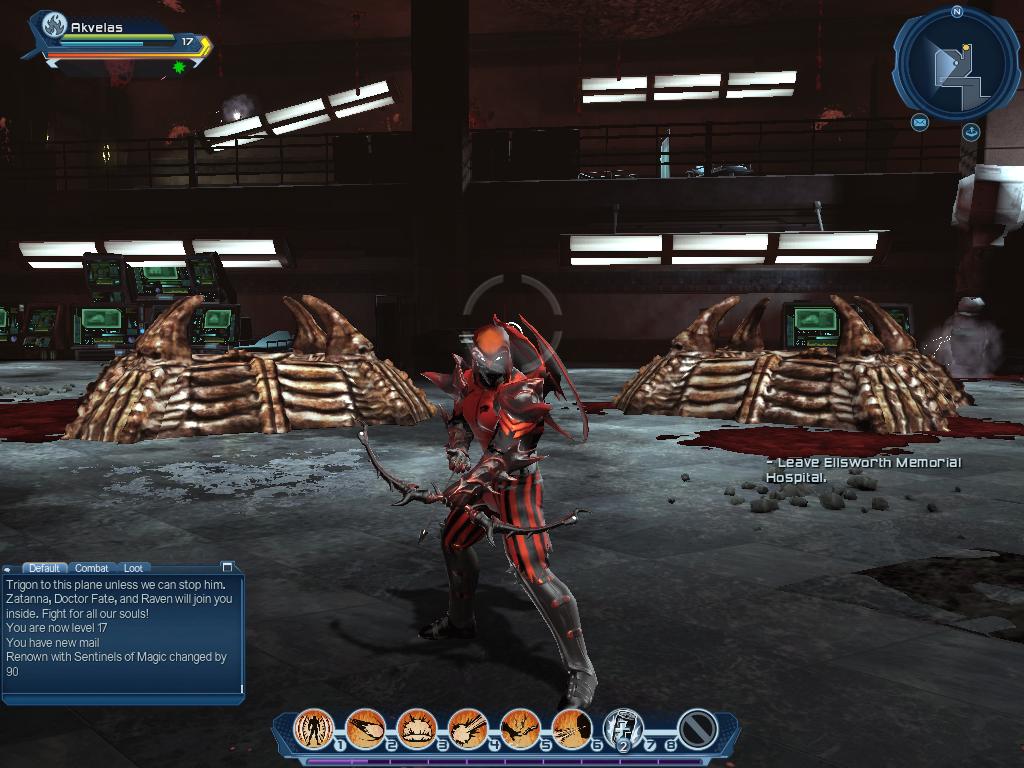Trigger the ground explosion ability in slot 3

417,728
